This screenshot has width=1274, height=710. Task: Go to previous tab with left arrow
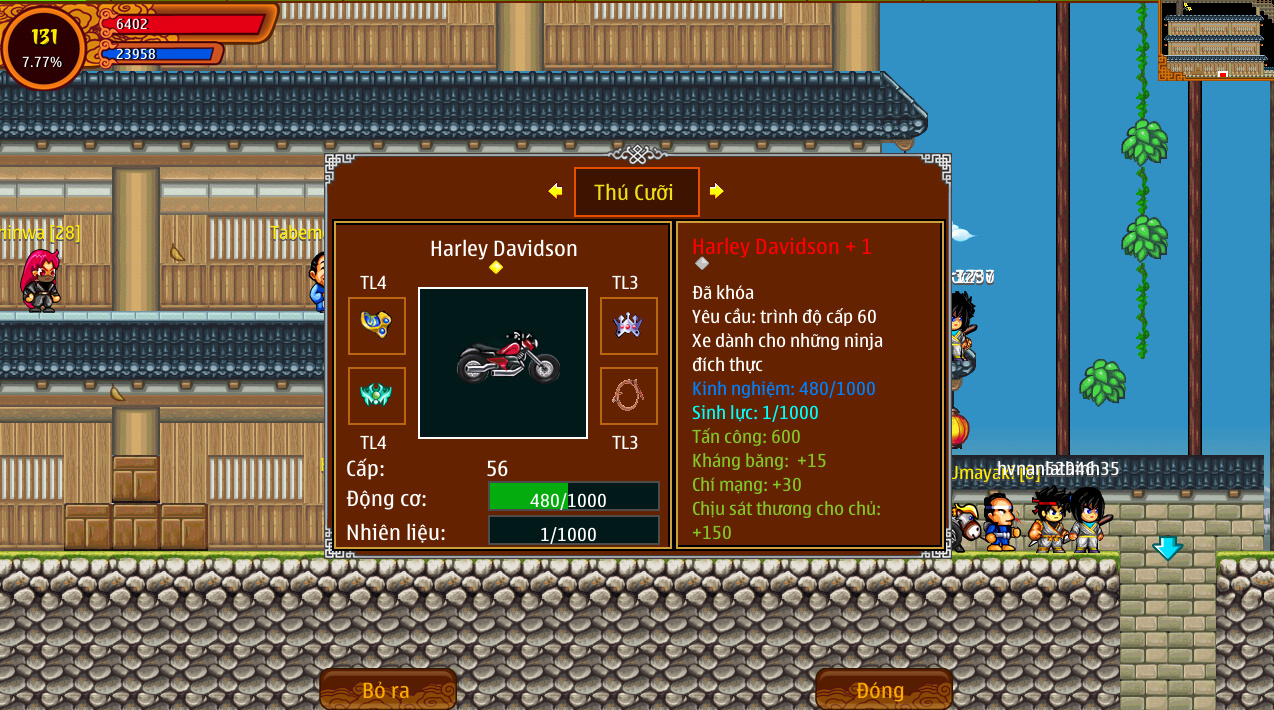click(555, 191)
